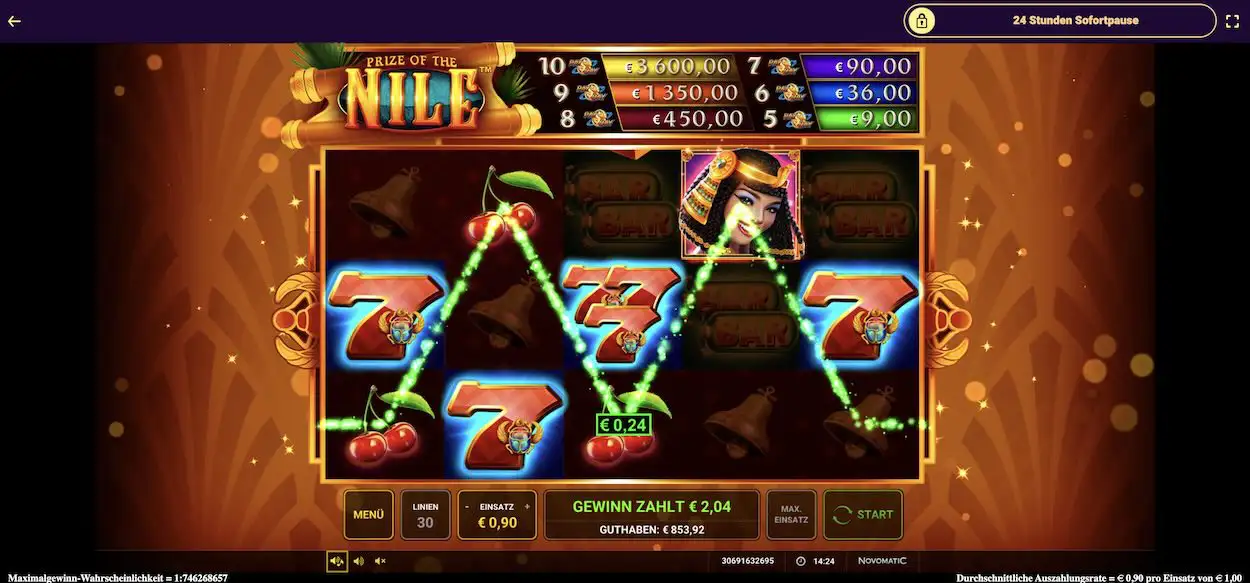Image resolution: width=1250 pixels, height=583 pixels.
Task: Decrease Einsatz with the minus sign
Action: [466, 506]
